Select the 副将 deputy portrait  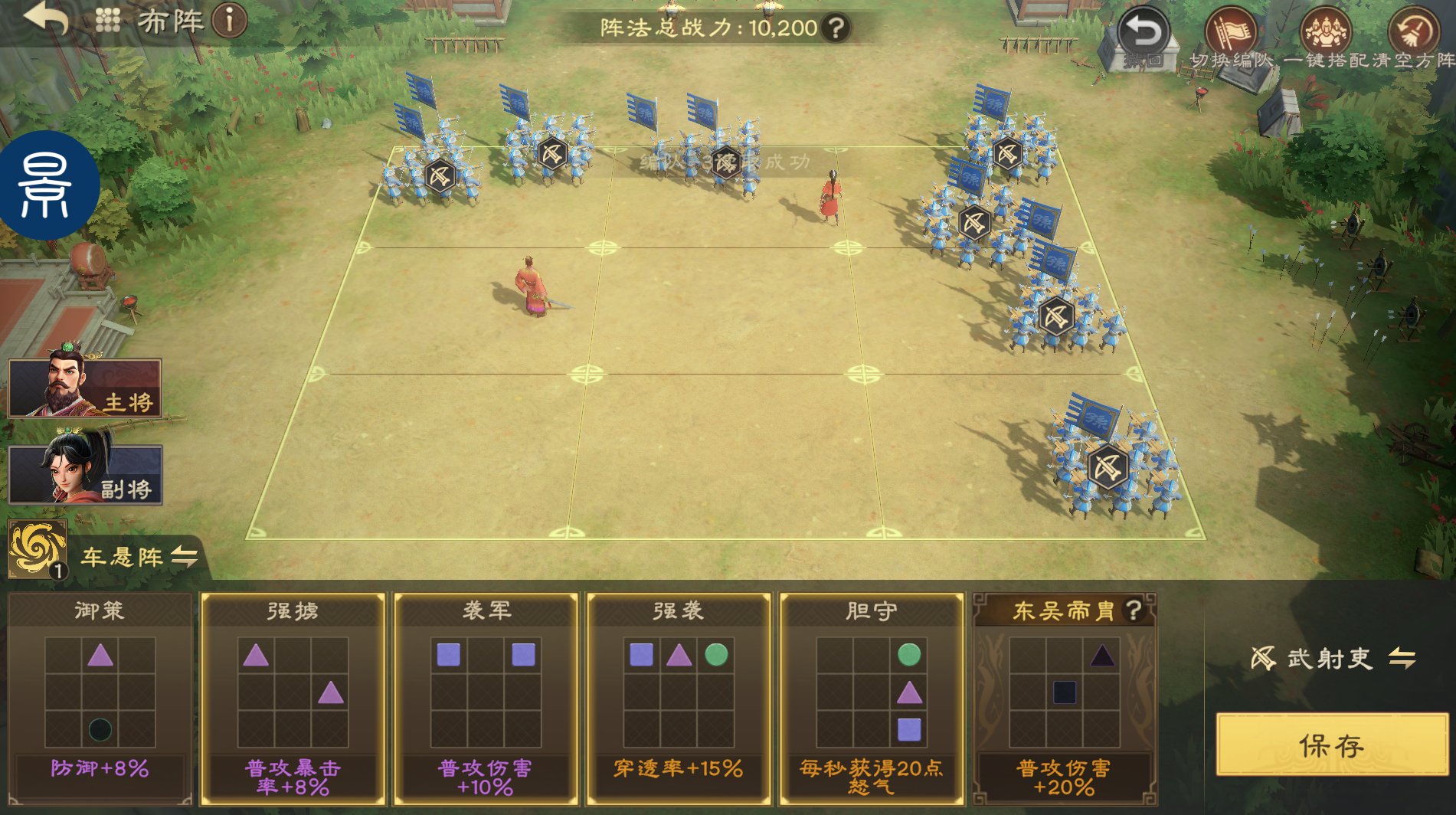[84, 474]
